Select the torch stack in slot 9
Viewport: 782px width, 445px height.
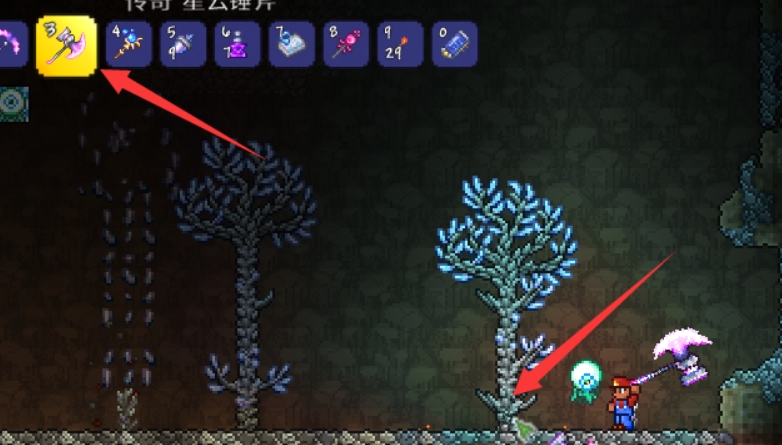point(400,45)
